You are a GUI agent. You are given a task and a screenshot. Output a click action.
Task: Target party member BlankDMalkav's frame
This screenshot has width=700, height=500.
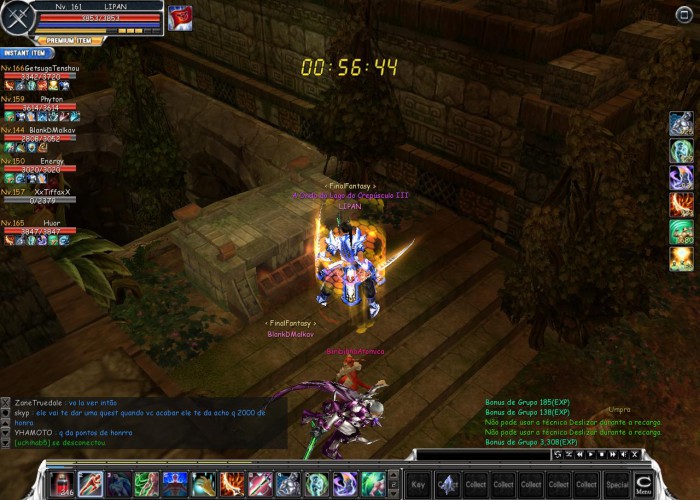40,134
